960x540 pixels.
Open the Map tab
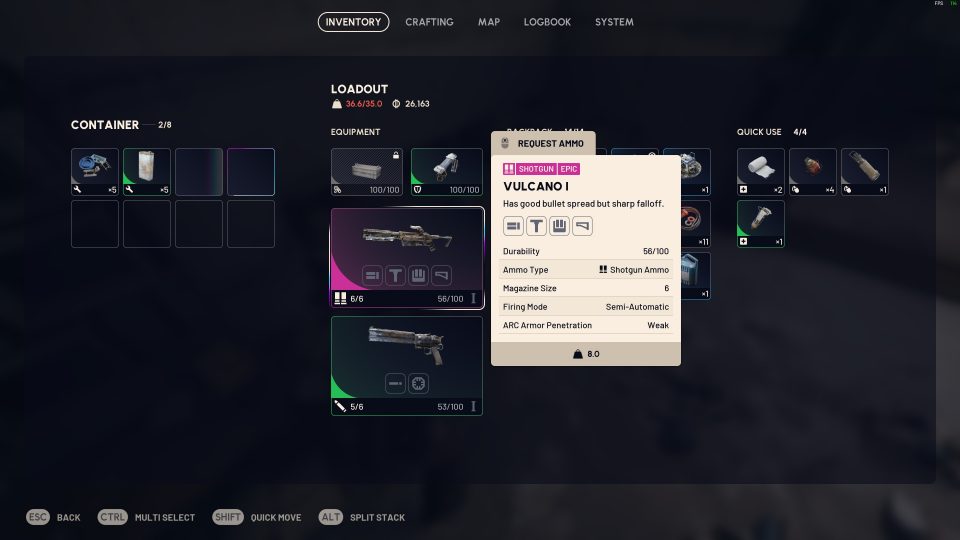[x=489, y=22]
